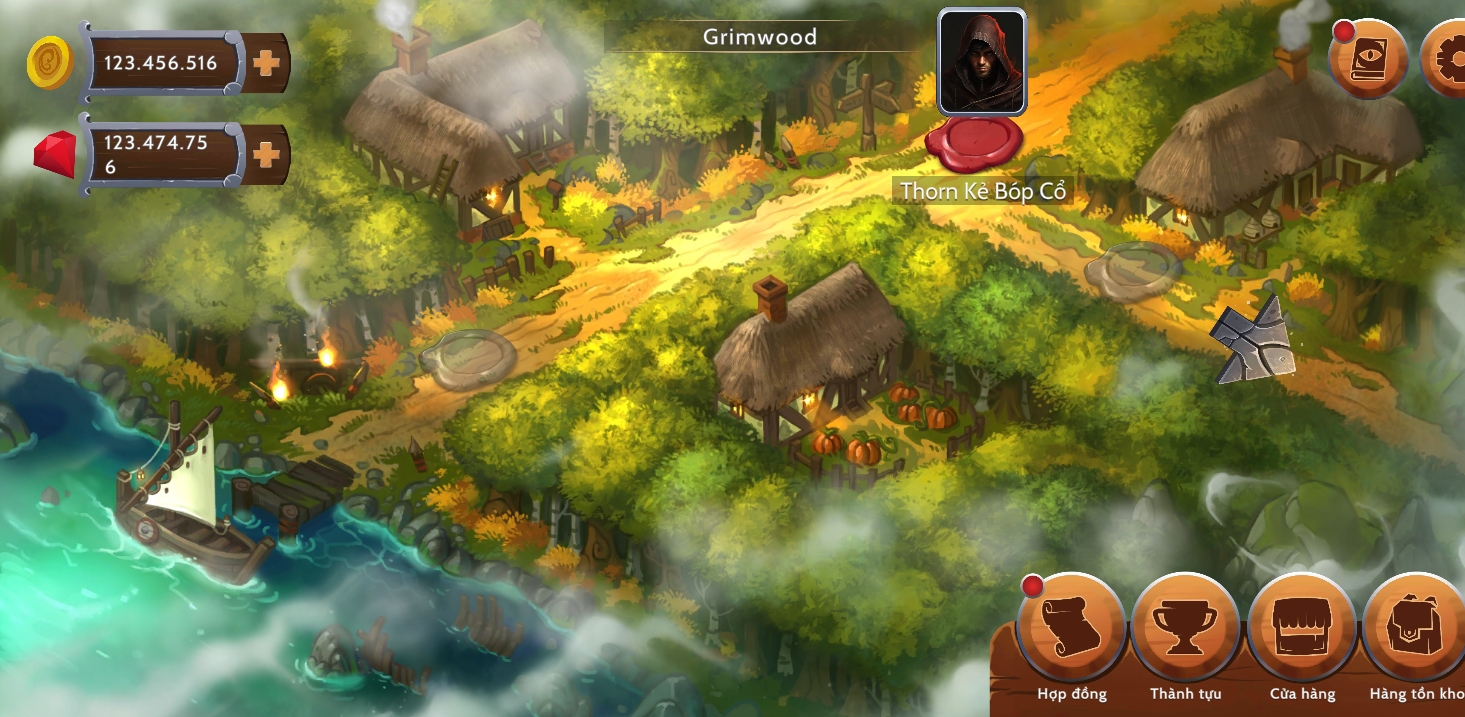Open the journal book with eye icon

(1367, 59)
